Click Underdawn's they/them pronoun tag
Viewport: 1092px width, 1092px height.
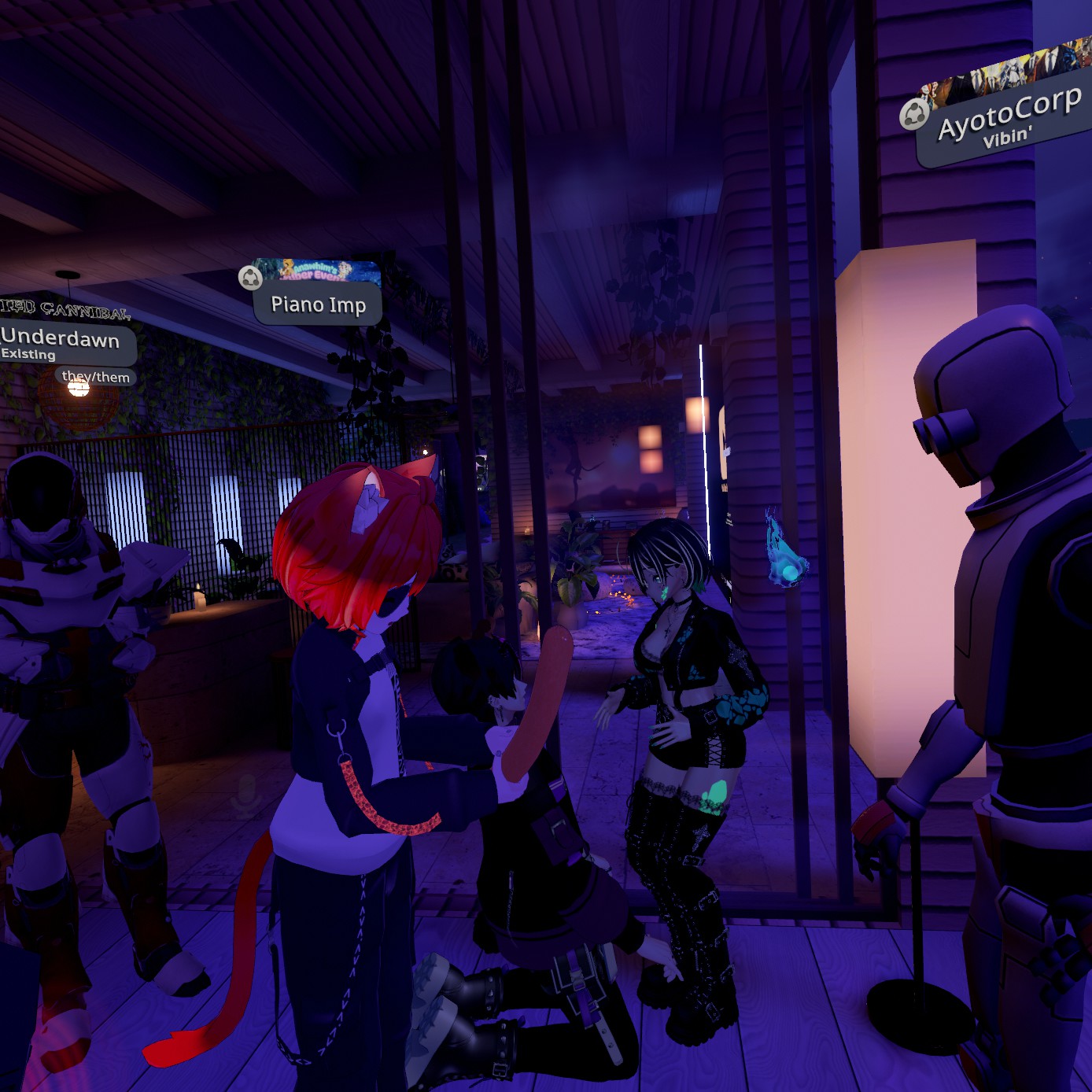click(x=96, y=377)
